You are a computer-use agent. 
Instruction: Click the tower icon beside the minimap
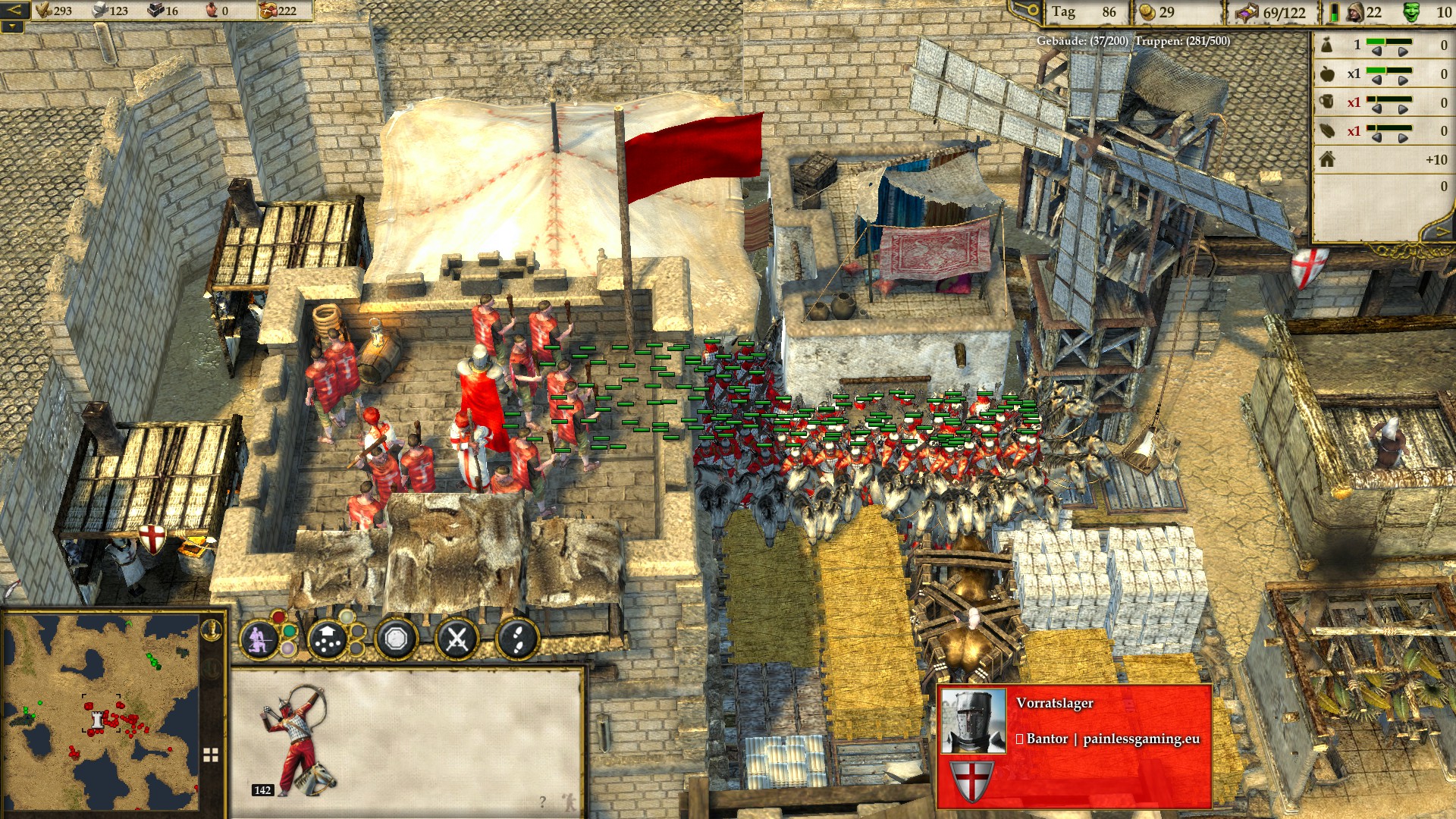click(212, 630)
